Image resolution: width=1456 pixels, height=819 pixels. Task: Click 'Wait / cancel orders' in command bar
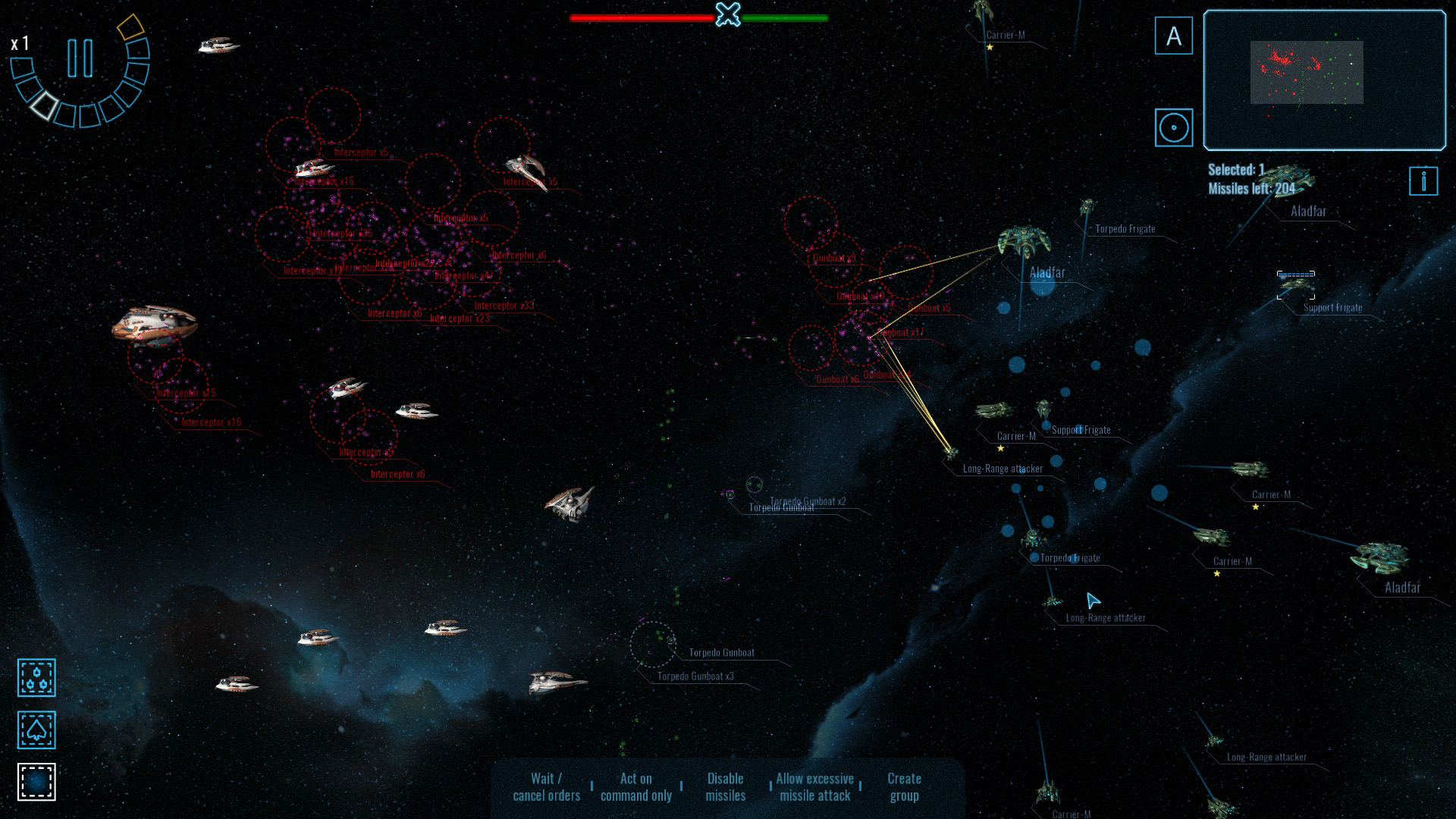tap(547, 786)
